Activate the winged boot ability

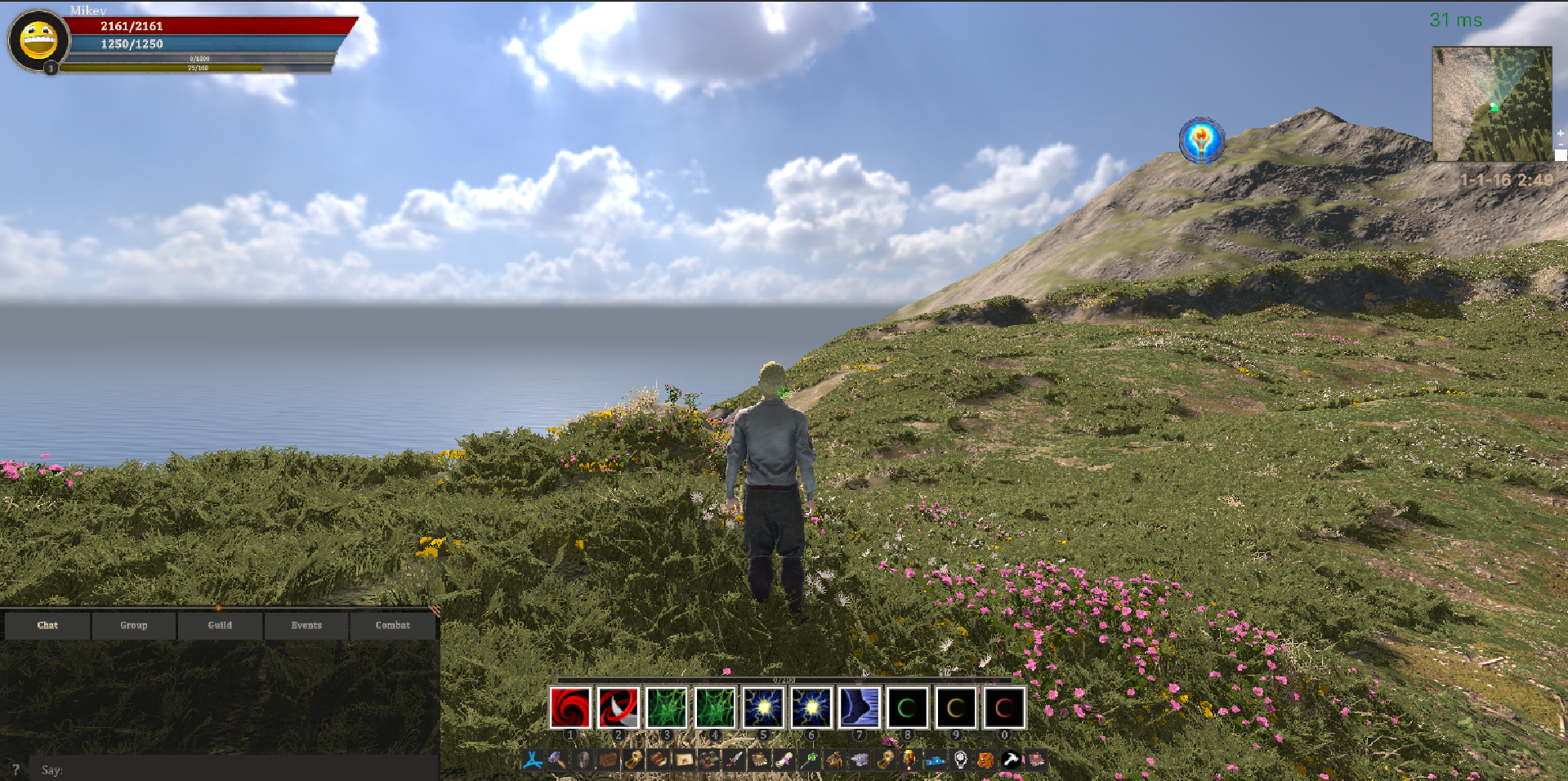[x=860, y=707]
